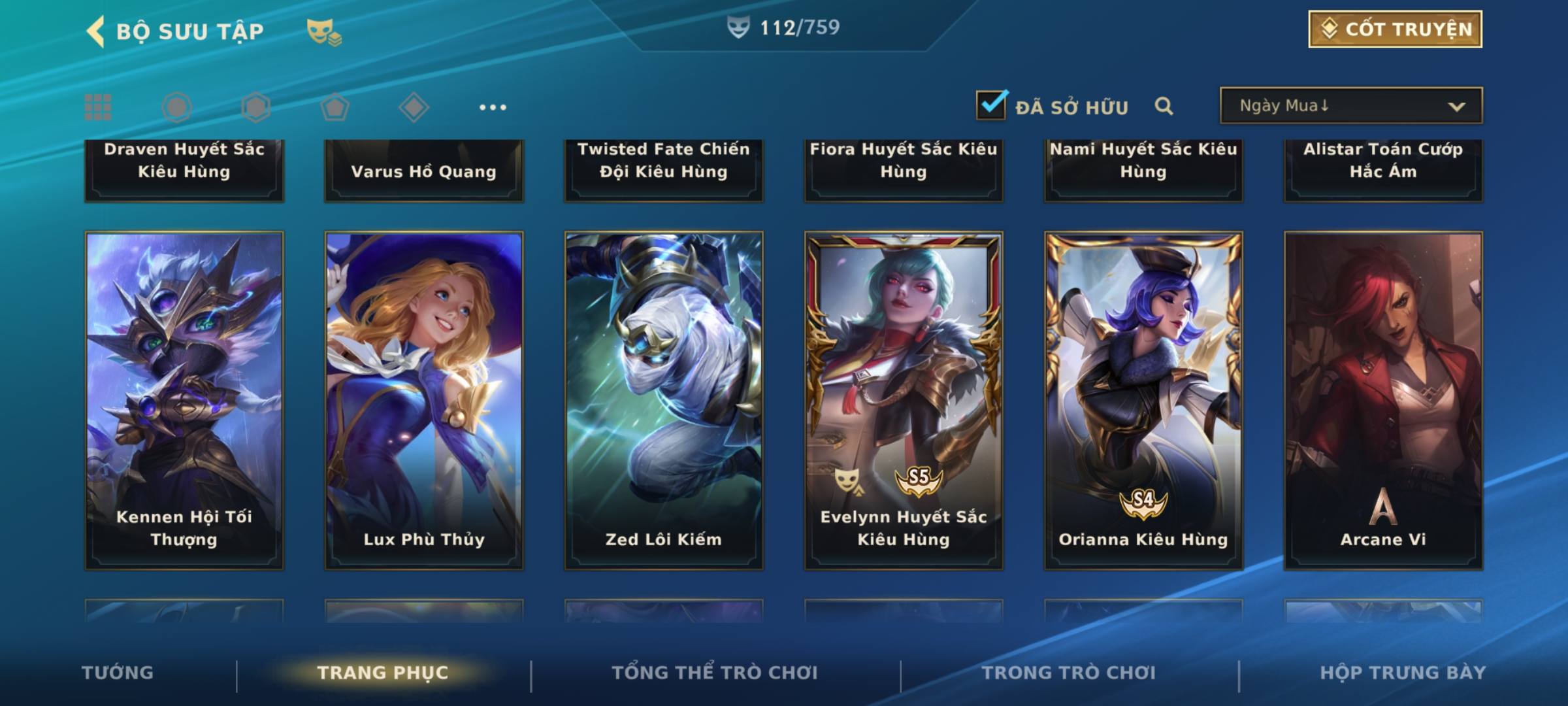1568x706 pixels.
Task: Select the grid all-skins filter icon
Action: click(98, 107)
